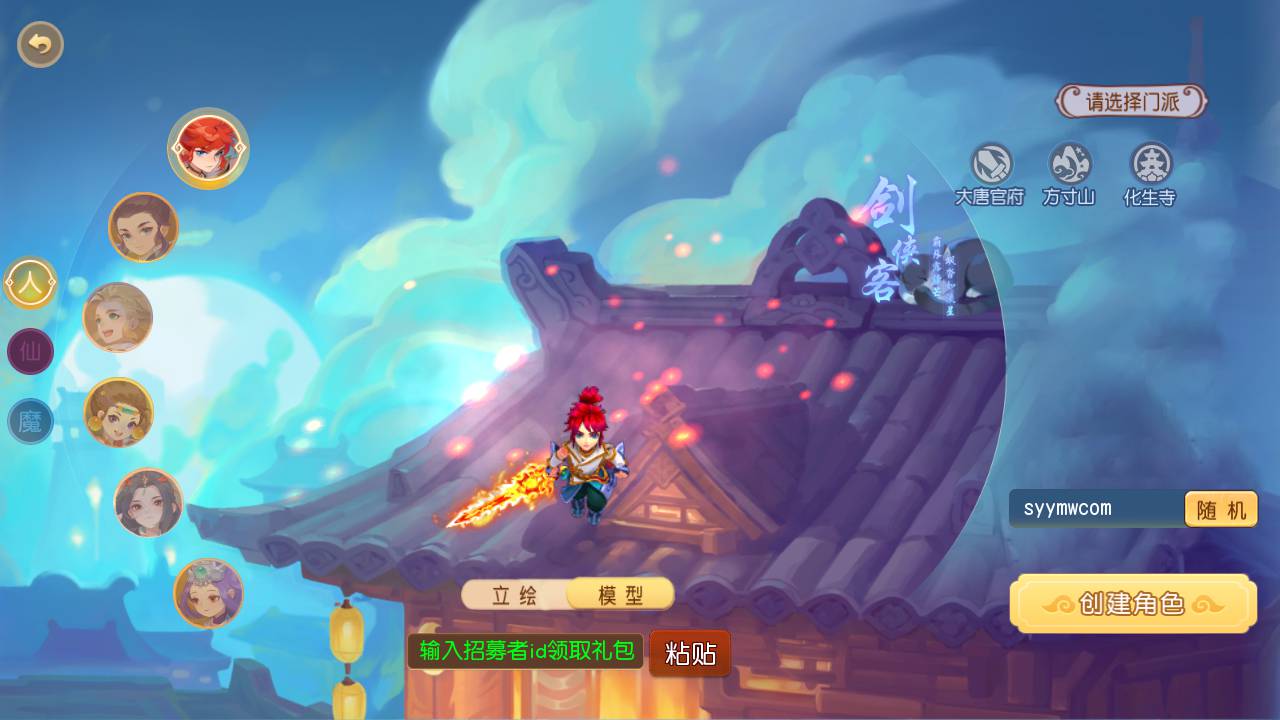Image resolution: width=1280 pixels, height=720 pixels.
Task: Click the recruiter ID input field
Action: (526, 651)
